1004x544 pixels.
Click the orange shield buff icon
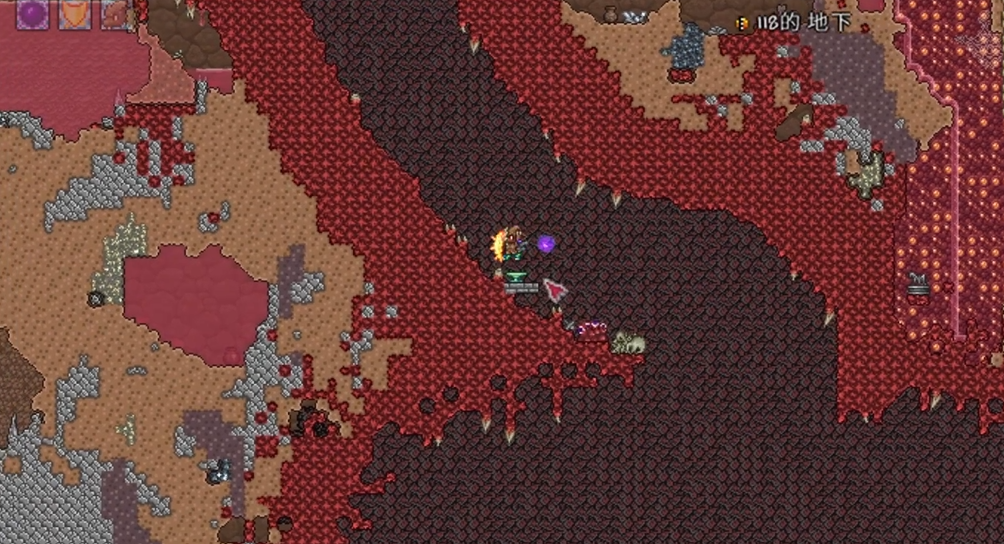(x=75, y=13)
